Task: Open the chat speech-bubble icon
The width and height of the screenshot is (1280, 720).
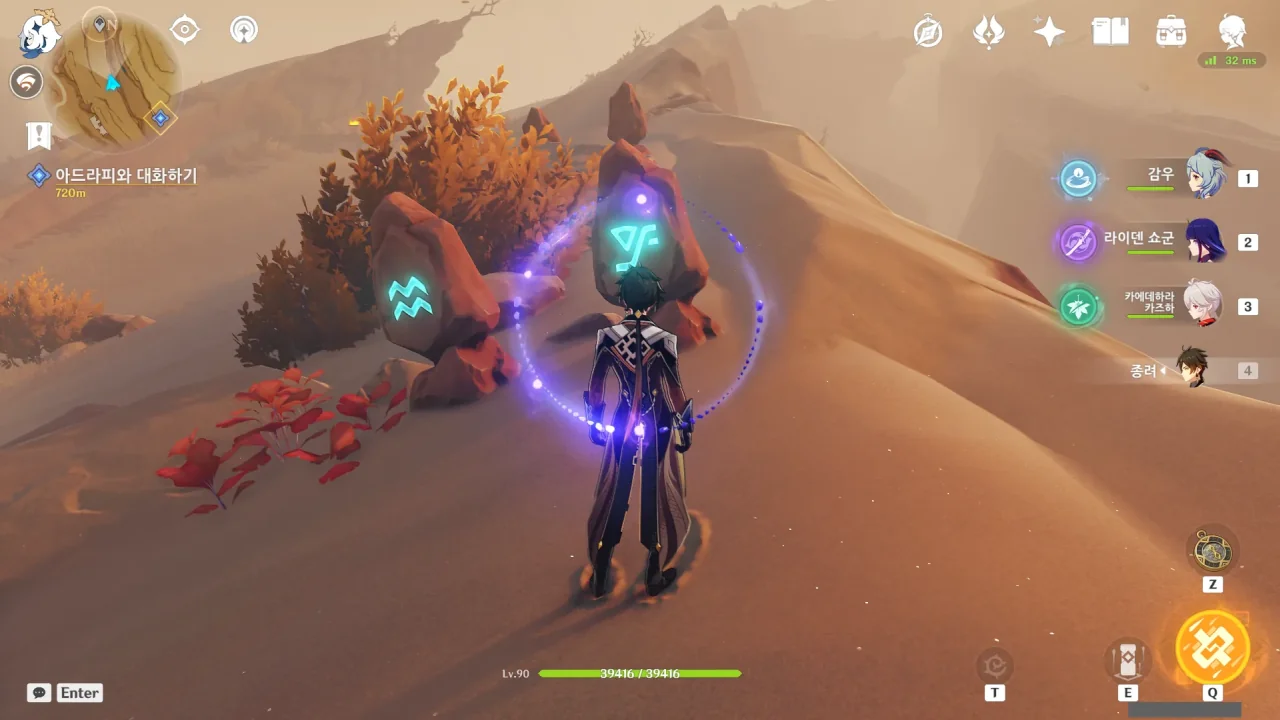Action: [x=39, y=692]
